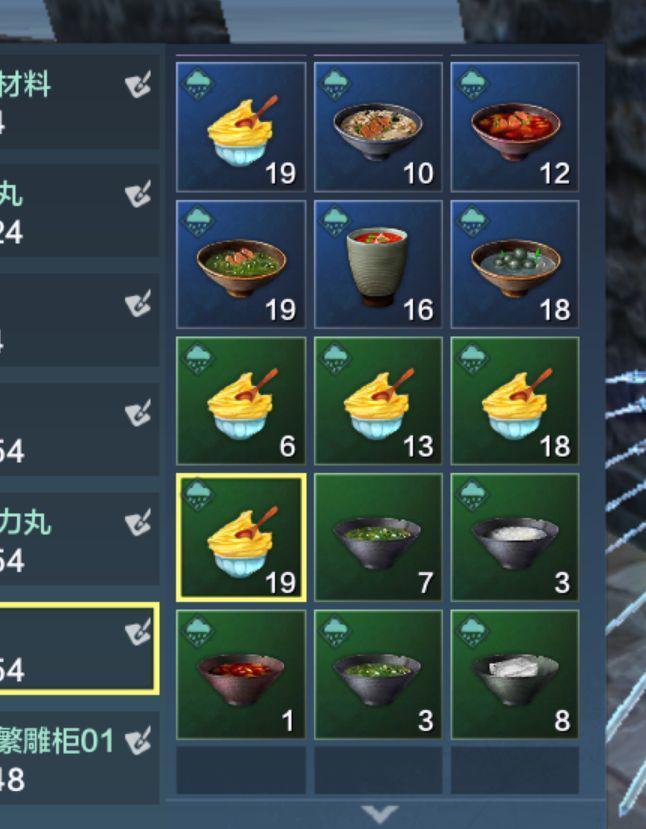Choose the red chili bowl with 1
The width and height of the screenshot is (646, 829).
coord(241,675)
